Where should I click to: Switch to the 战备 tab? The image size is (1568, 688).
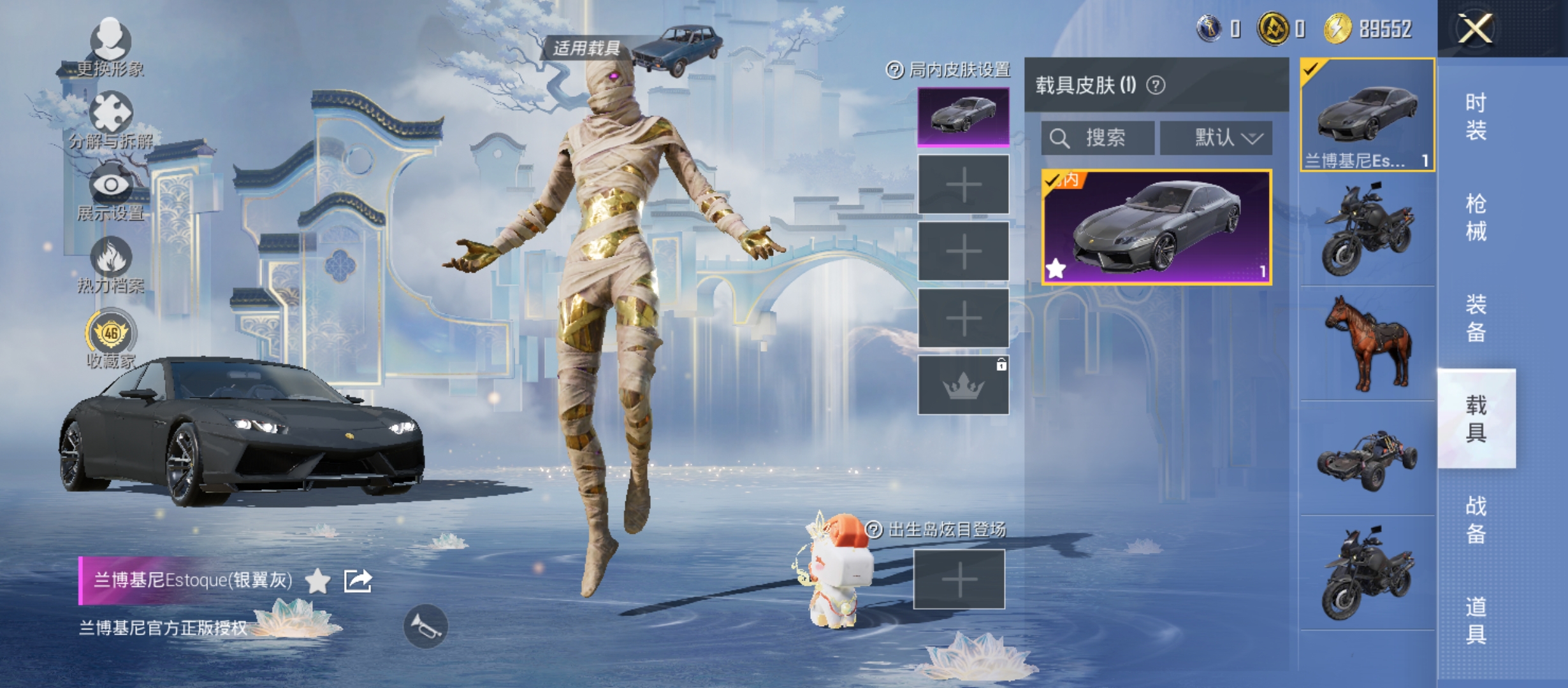click(1476, 519)
